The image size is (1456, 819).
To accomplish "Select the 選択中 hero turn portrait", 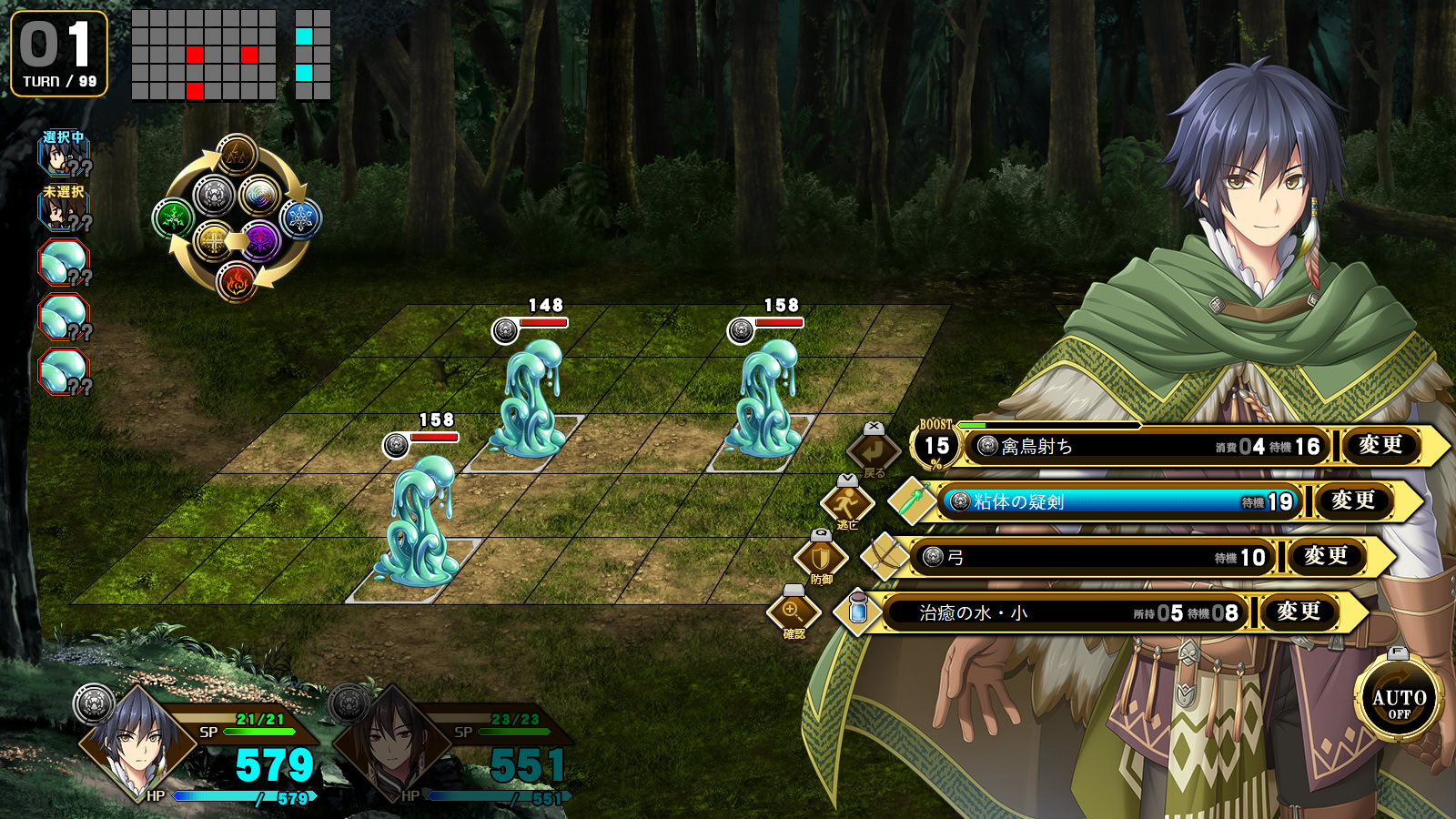I will 62,155.
